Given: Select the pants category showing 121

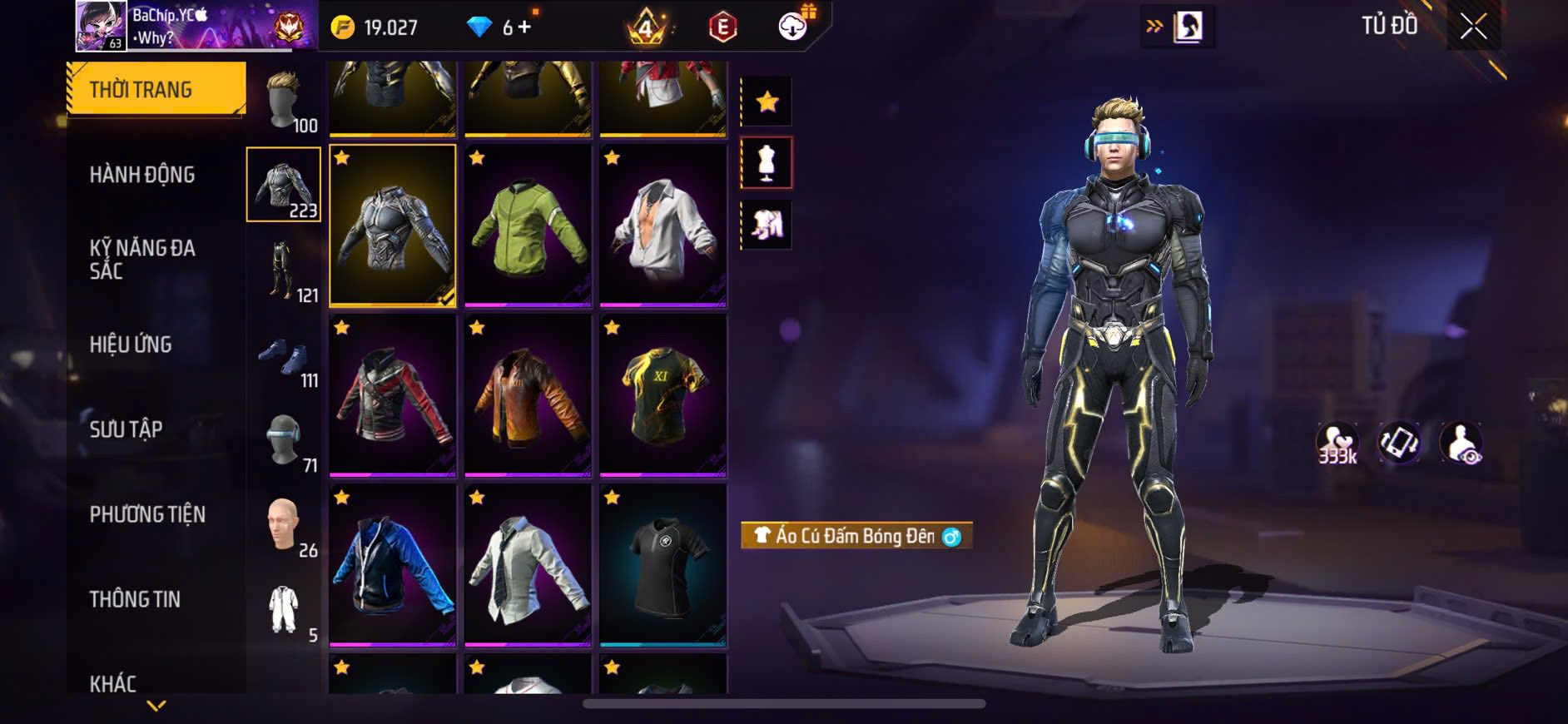Looking at the screenshot, I should pos(284,270).
